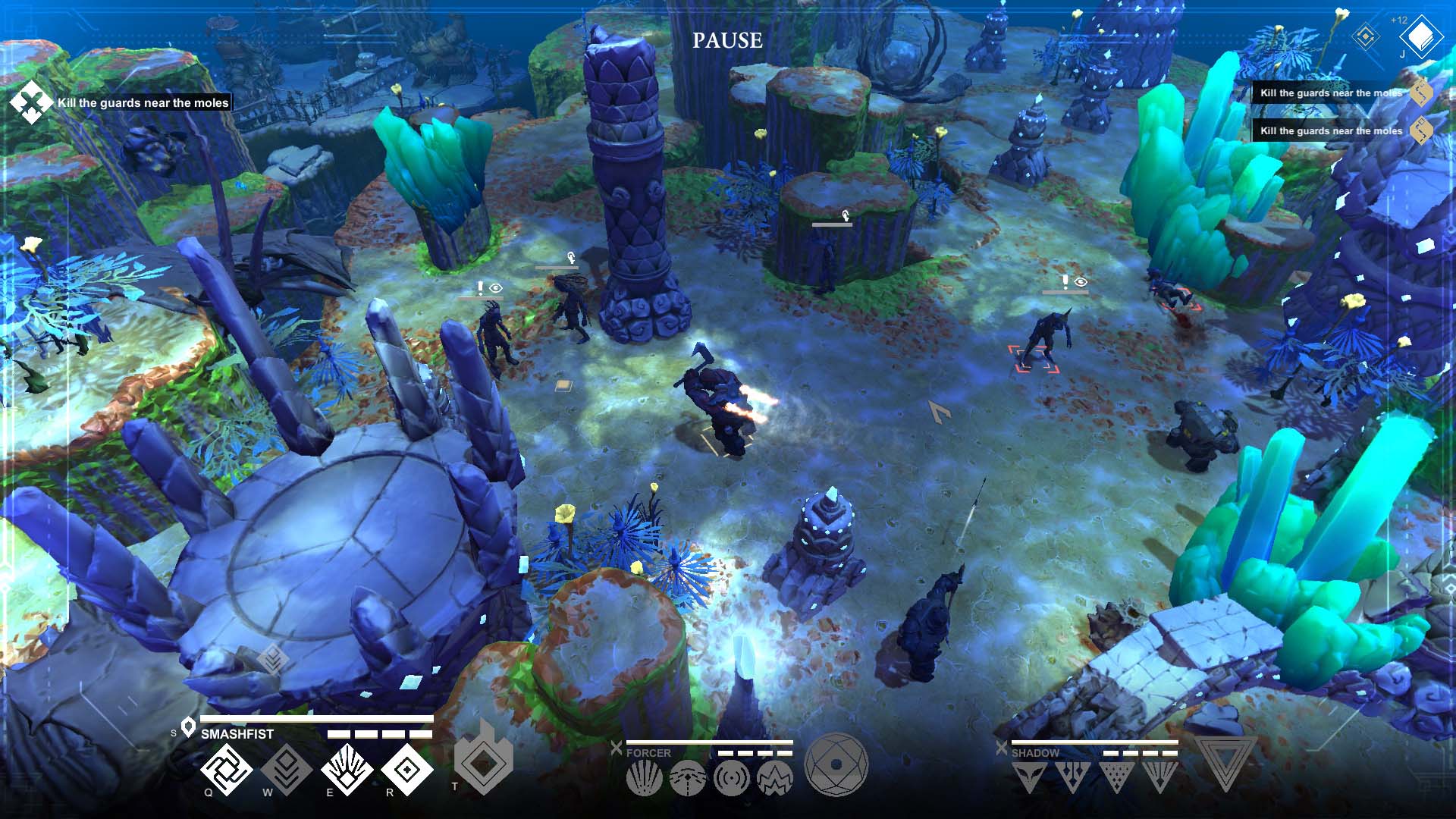
Task: Select Forcer's first shell-shaped ability
Action: [x=644, y=777]
